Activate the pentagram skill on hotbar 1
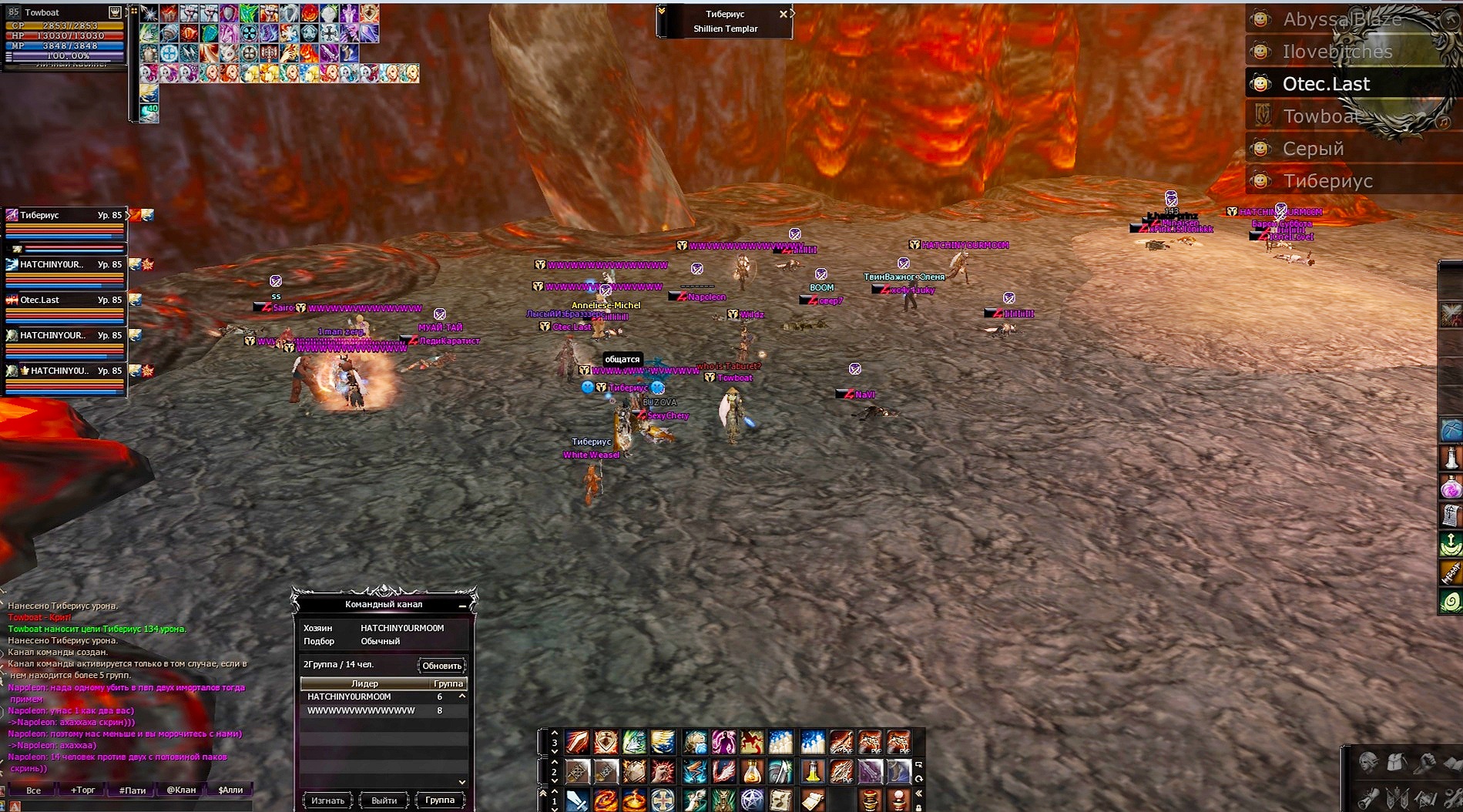This screenshot has height=812, width=1463. click(x=752, y=800)
